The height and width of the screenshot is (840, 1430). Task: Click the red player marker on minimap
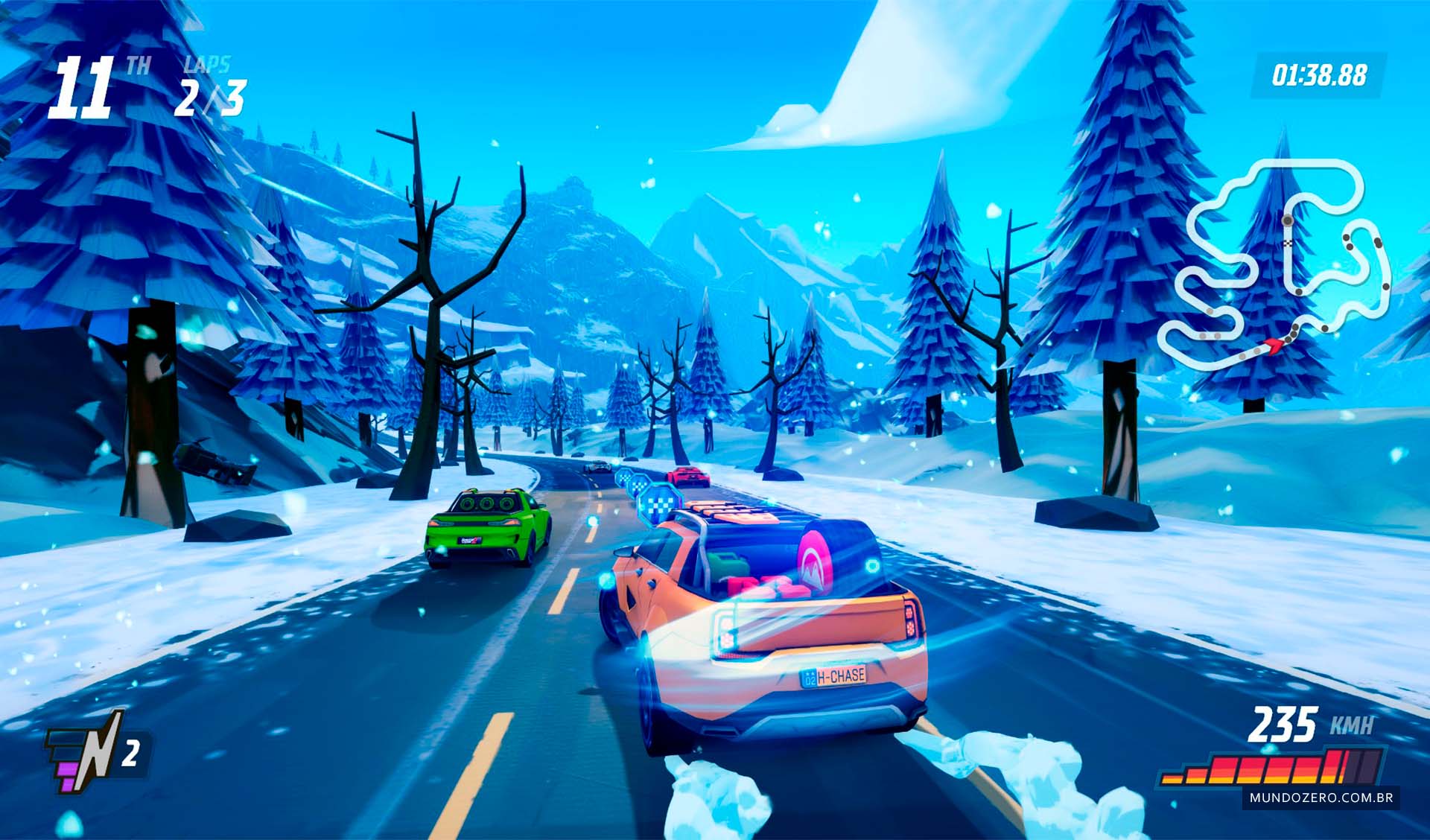pyautogui.click(x=1273, y=343)
